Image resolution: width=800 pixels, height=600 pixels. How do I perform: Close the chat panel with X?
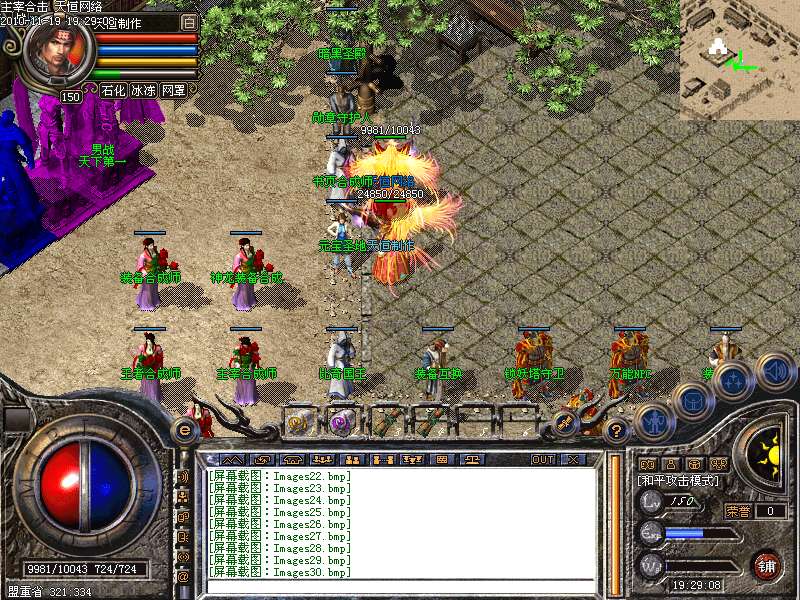point(573,459)
